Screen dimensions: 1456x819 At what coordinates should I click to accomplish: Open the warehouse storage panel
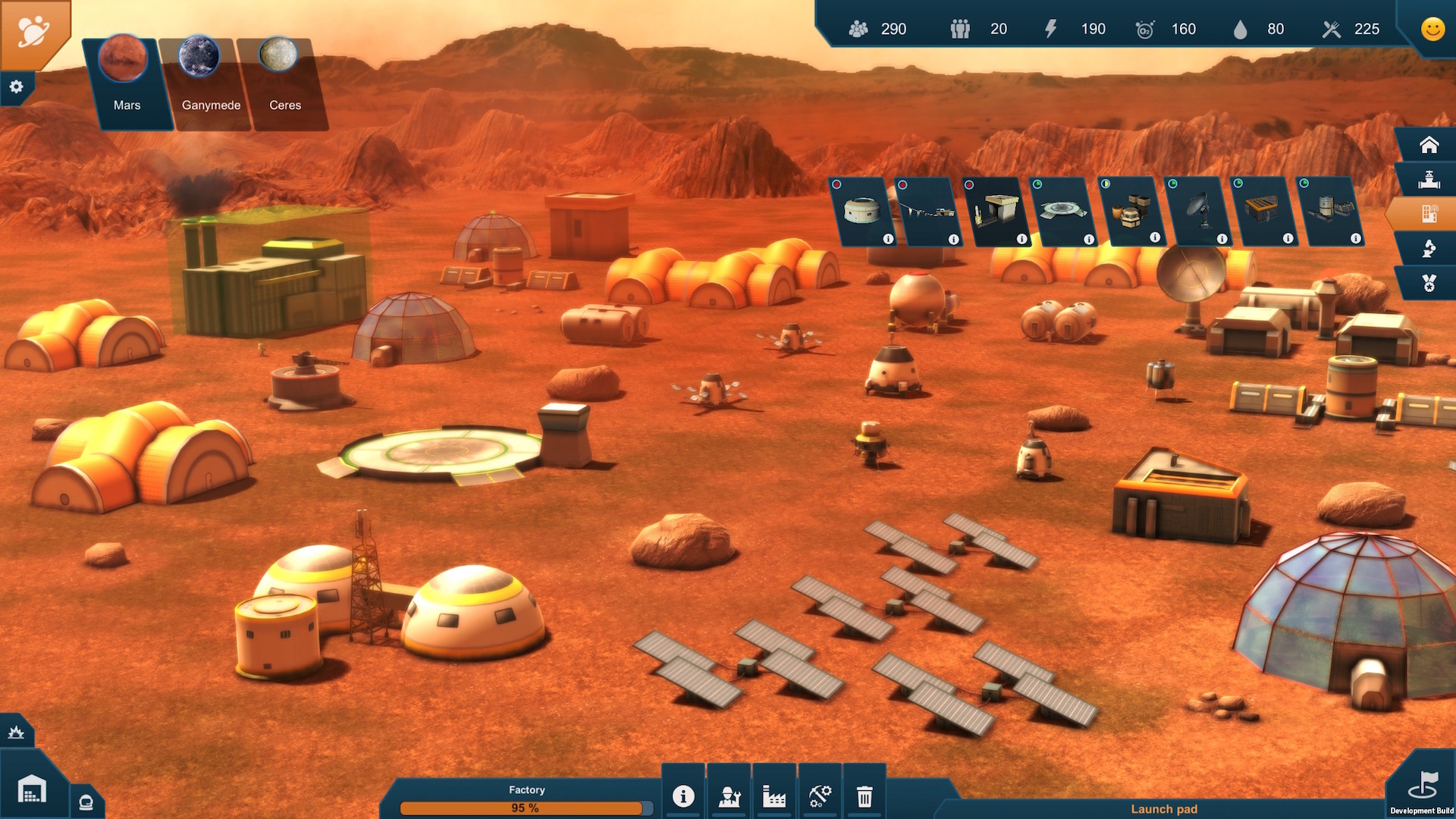pos(30,789)
